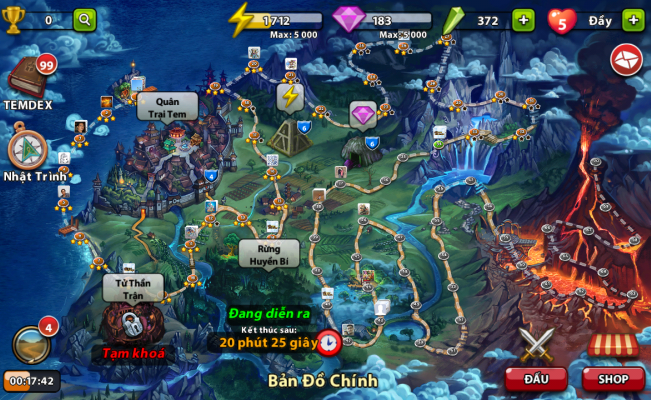
Task: Start a battle with the ĐẤU button
Action: pos(535,379)
